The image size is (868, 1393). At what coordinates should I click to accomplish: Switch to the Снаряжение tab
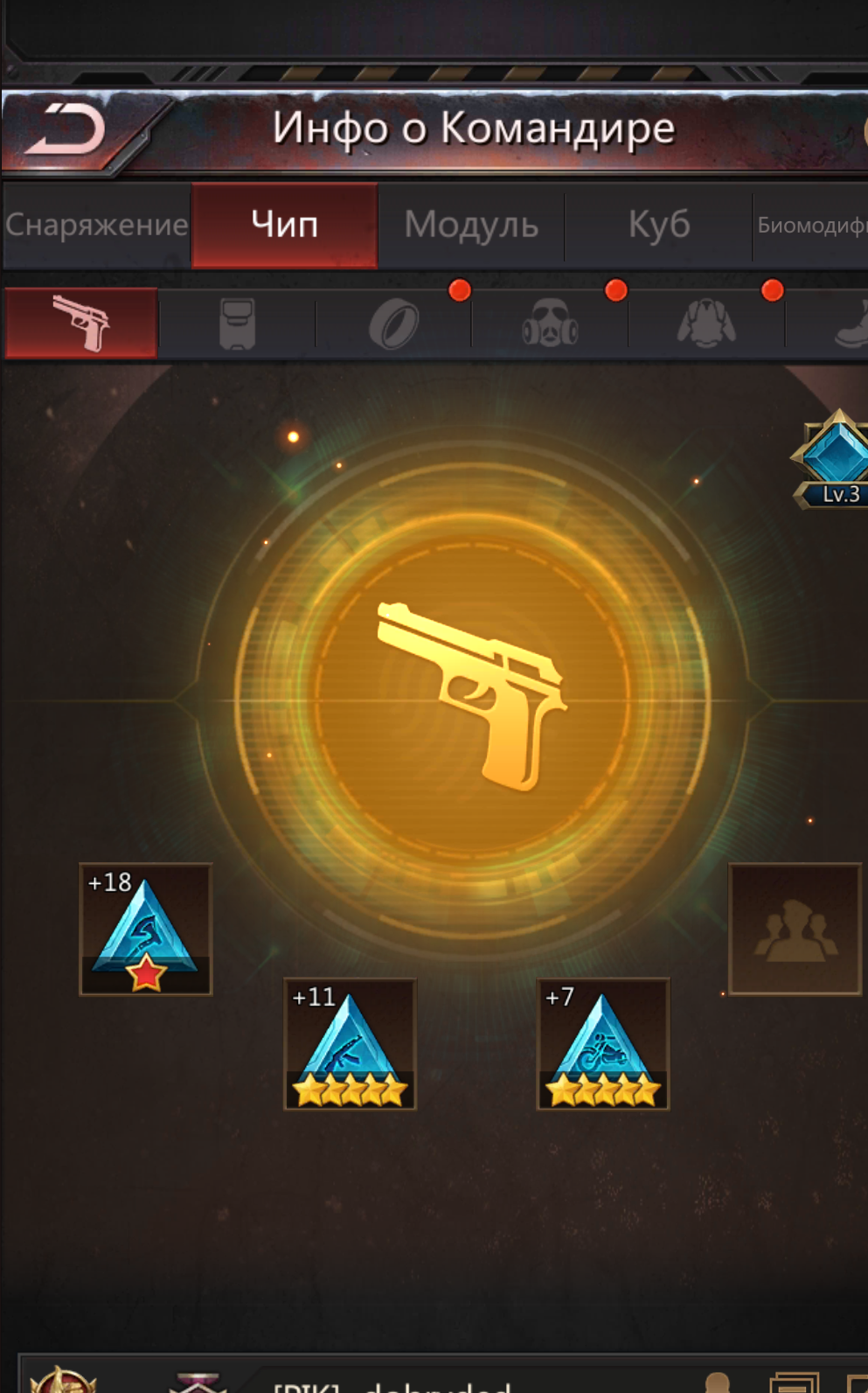tap(96, 225)
